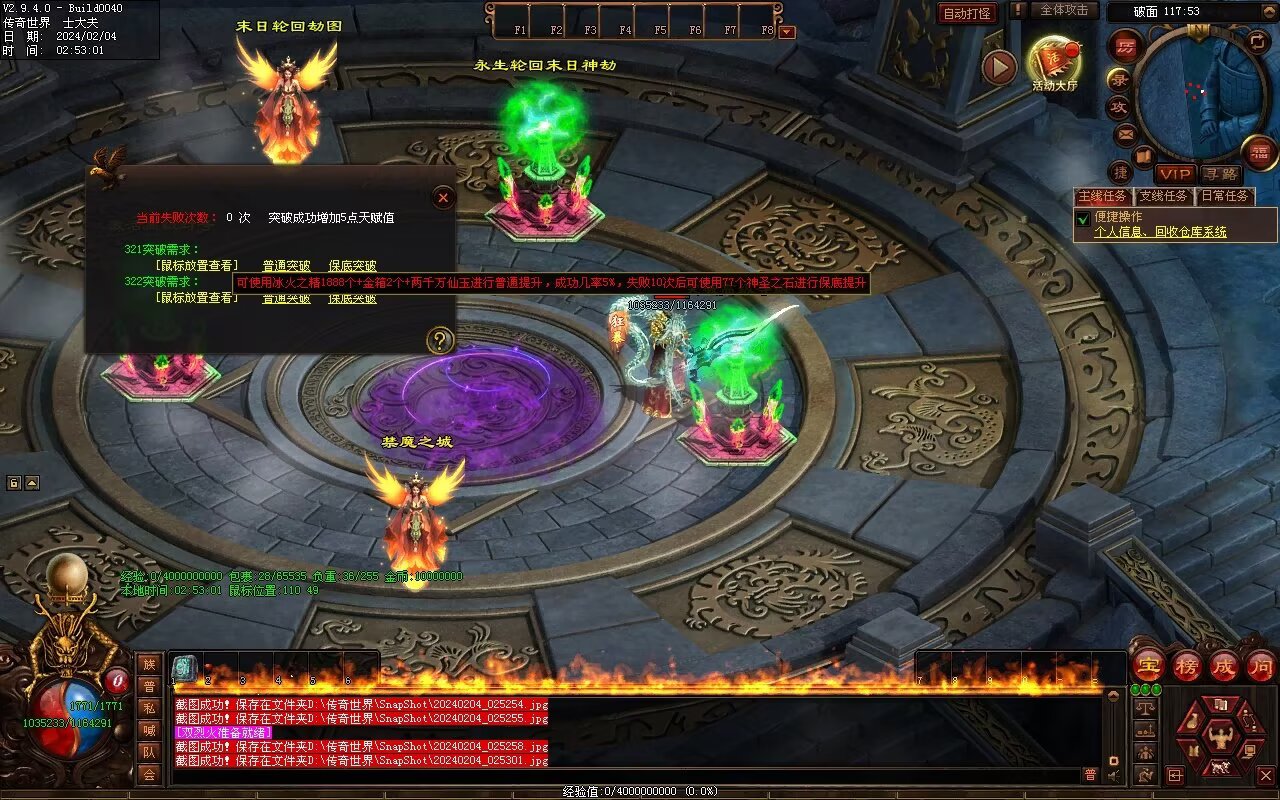Open the 个人信息、回收仓库系统 link
This screenshot has height=800, width=1280.
pyautogui.click(x=1160, y=232)
